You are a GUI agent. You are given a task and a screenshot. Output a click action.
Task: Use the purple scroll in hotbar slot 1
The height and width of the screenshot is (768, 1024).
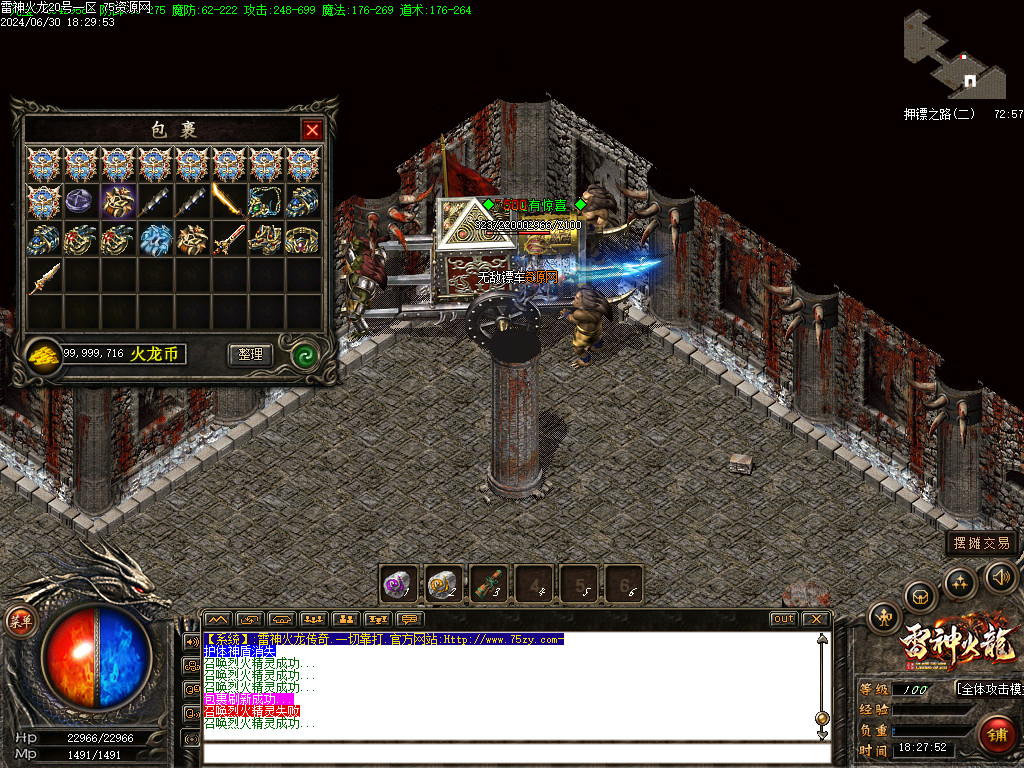(x=399, y=584)
